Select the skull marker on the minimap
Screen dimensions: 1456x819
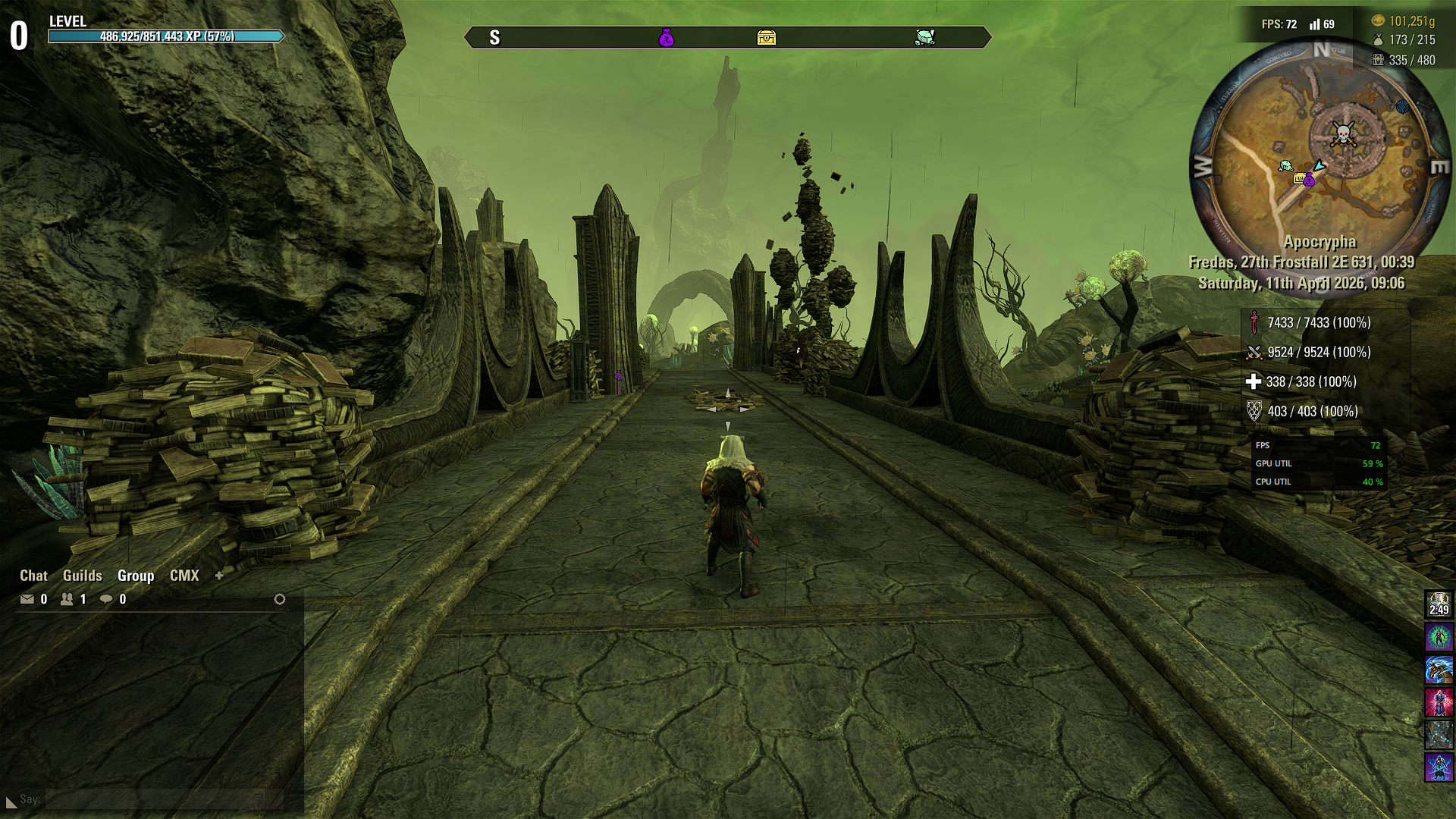point(1343,134)
